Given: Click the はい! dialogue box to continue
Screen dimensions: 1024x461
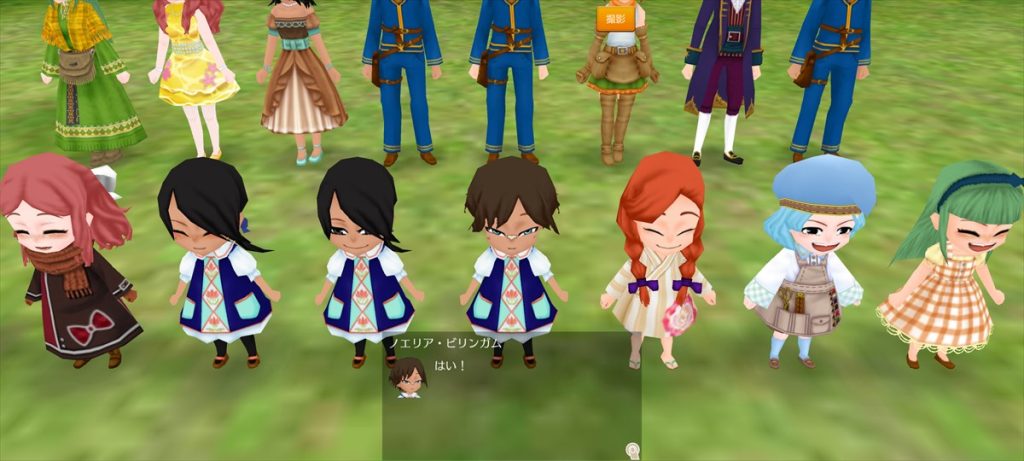Looking at the screenshot, I should pos(511,395).
